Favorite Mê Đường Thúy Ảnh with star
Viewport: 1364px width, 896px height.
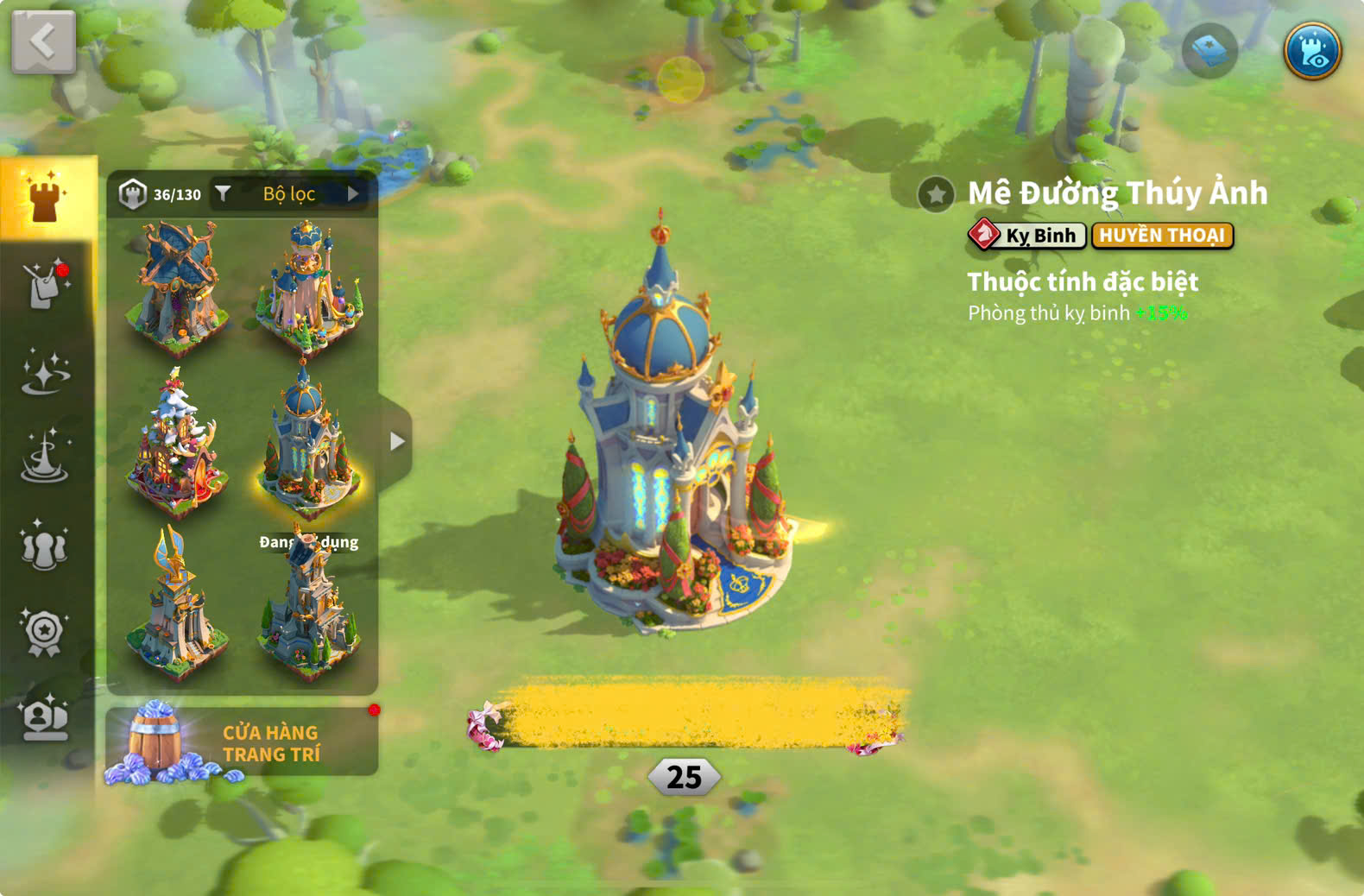point(936,195)
